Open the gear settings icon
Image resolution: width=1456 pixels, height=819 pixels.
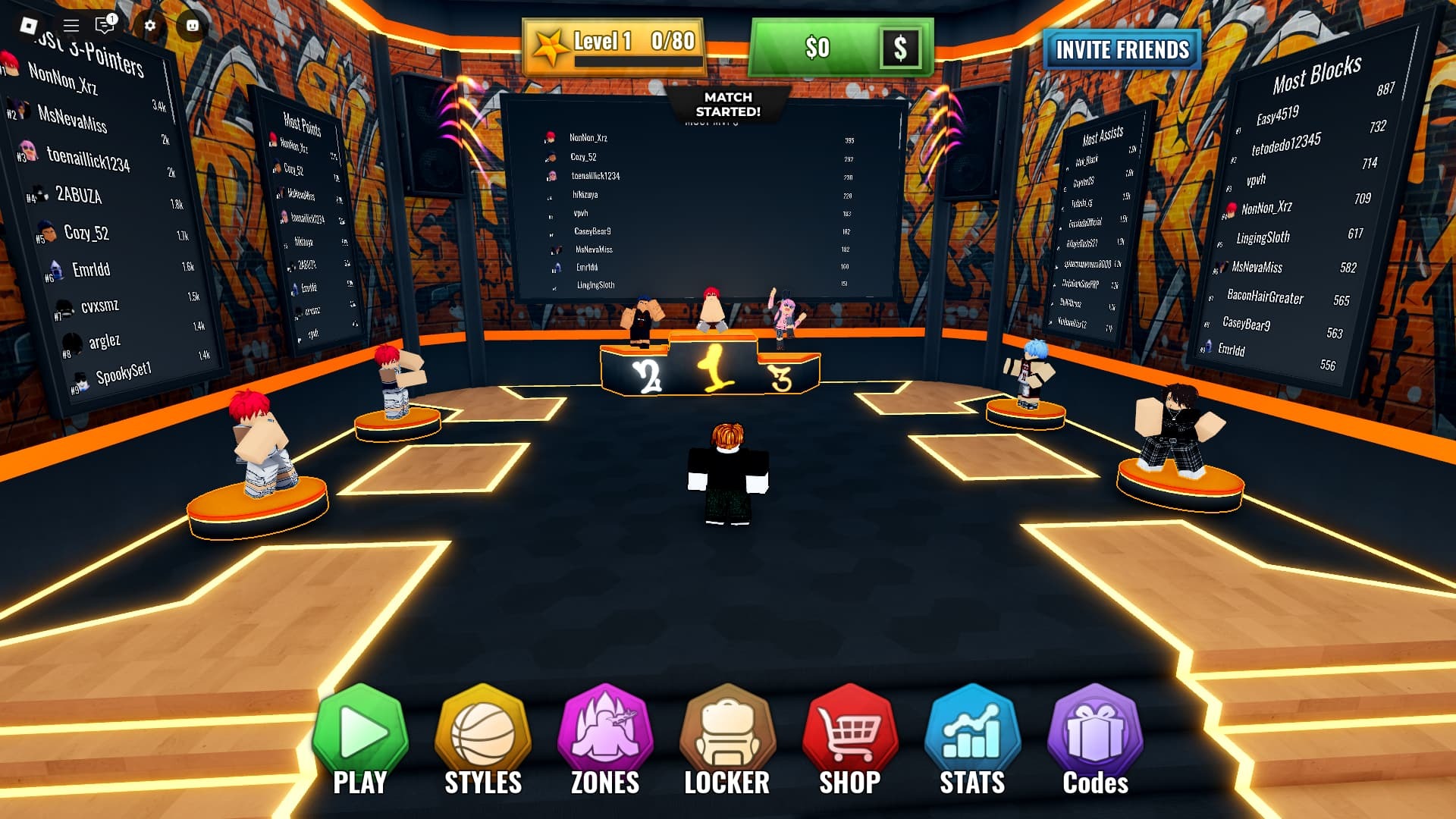pos(150,26)
